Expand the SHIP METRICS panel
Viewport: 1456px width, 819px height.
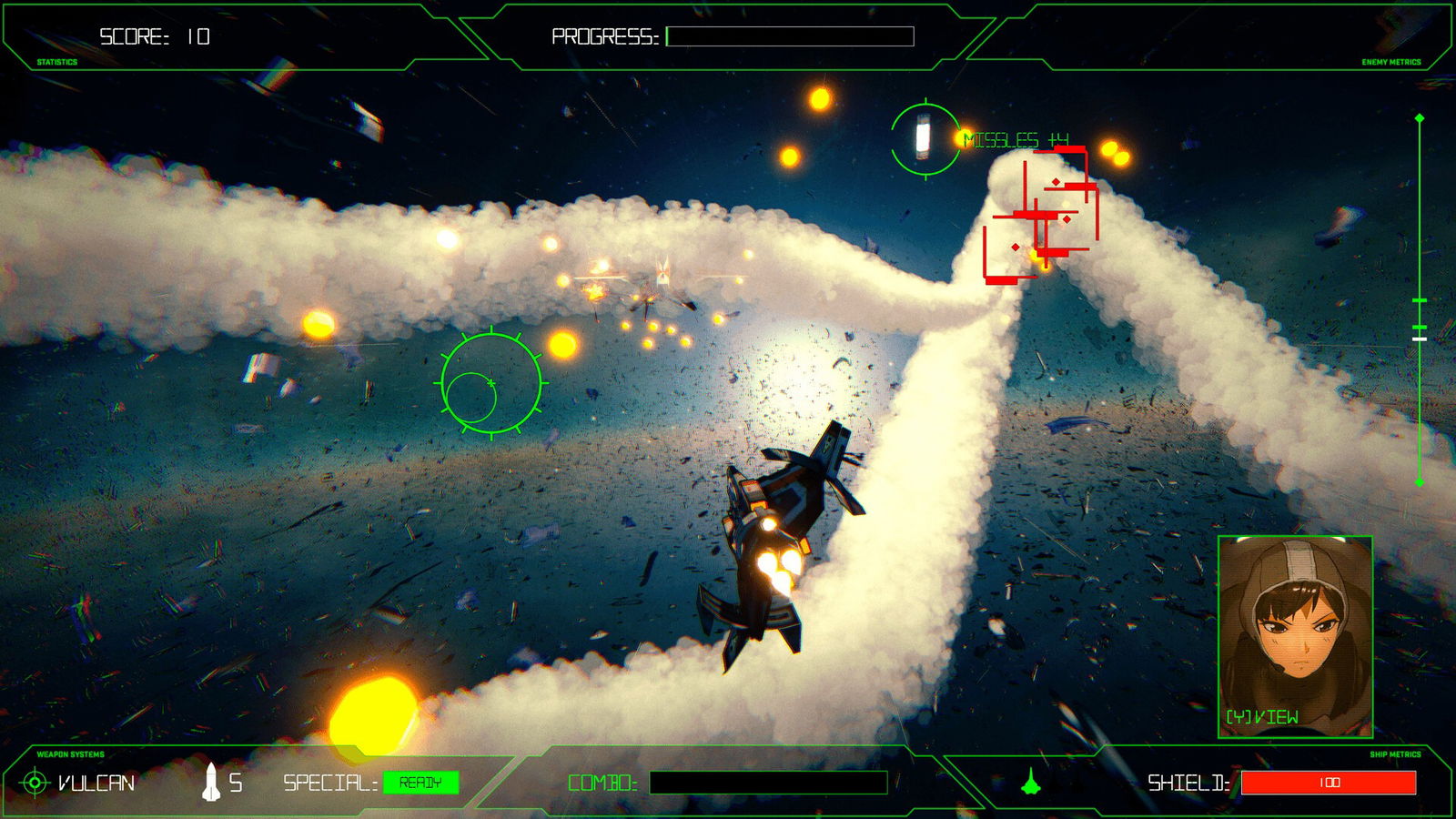point(1394,754)
